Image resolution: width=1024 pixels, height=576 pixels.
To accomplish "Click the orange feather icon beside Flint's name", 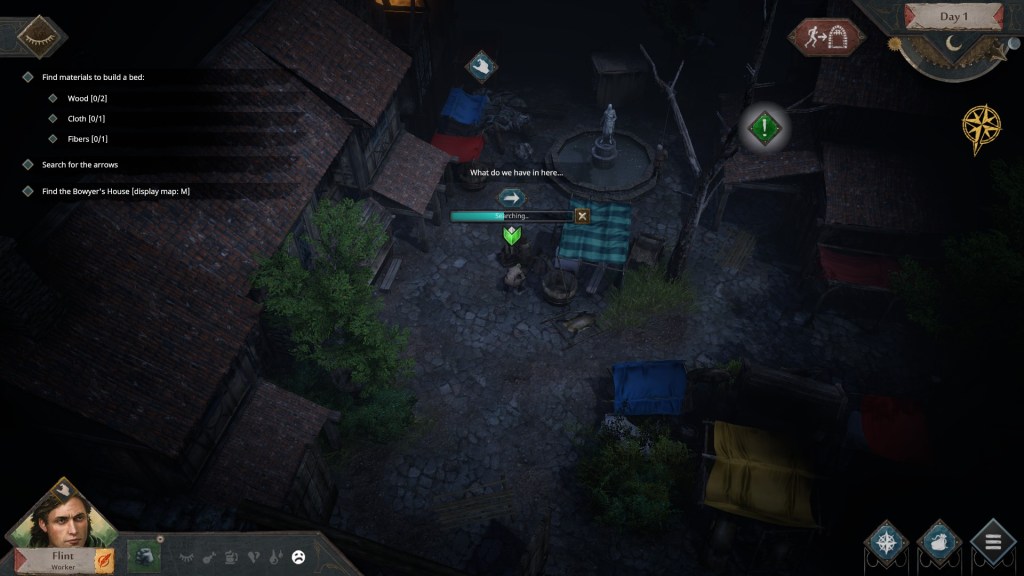I will tap(104, 560).
